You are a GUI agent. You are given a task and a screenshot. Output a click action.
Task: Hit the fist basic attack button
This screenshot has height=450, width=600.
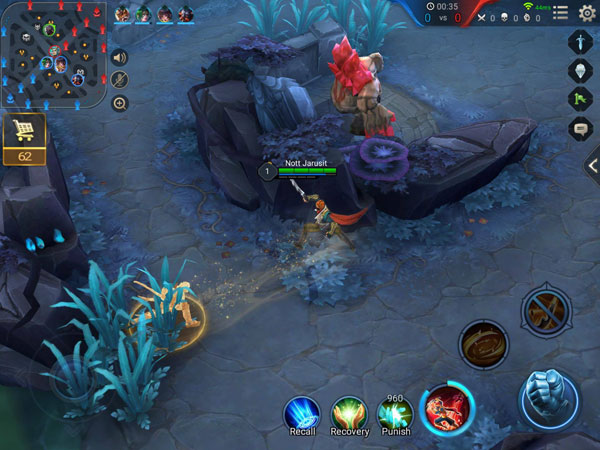(x=549, y=398)
